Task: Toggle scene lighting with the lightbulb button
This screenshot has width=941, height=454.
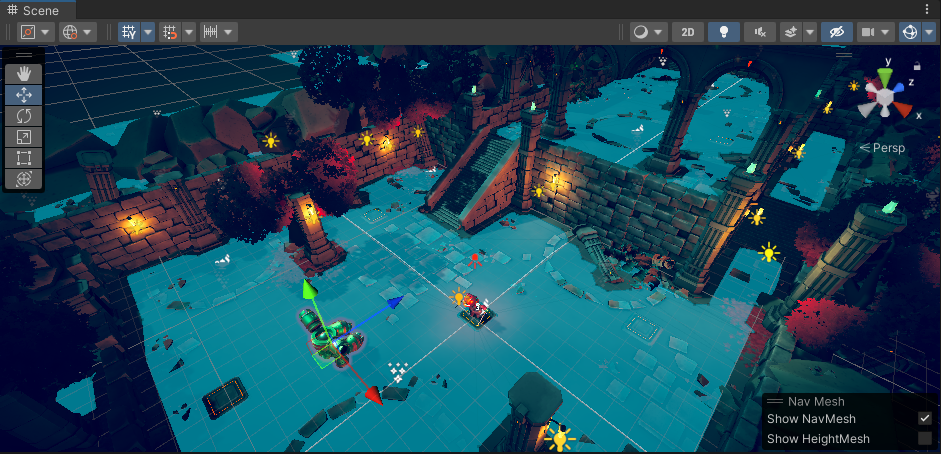Action: click(722, 32)
